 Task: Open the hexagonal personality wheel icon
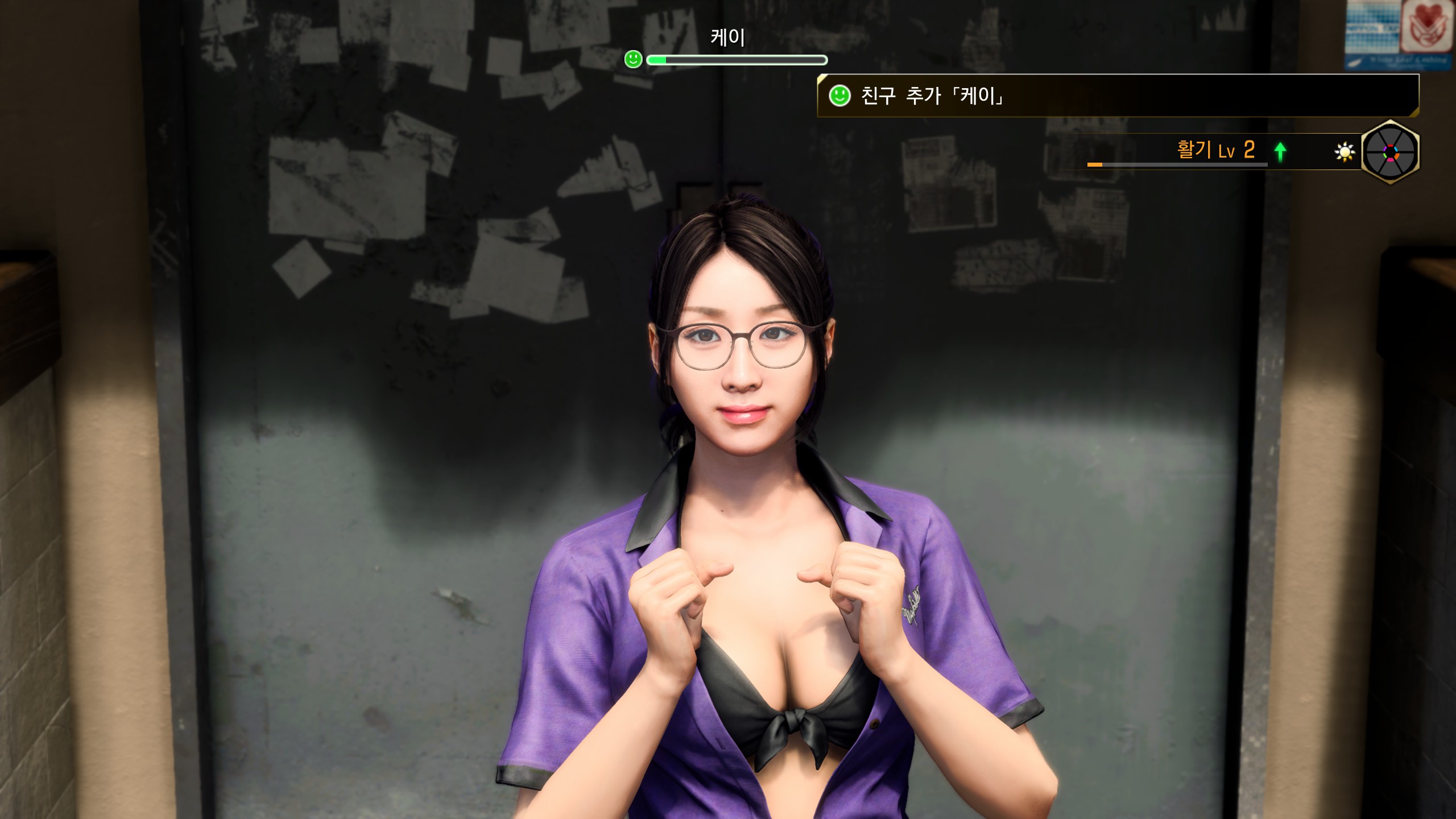[x=1390, y=152]
